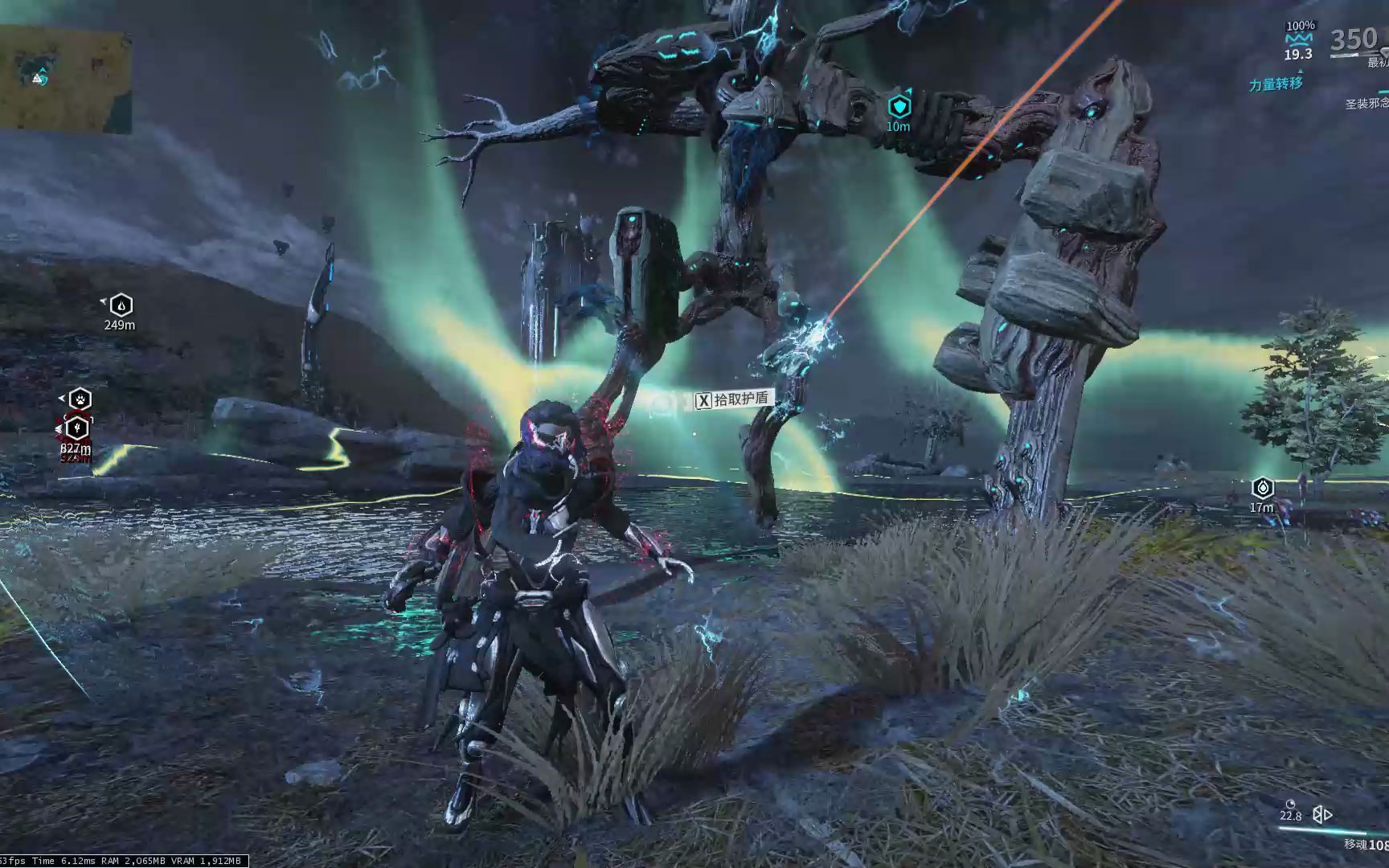Select the paw print waypoint marker
The image size is (1389, 868).
[x=79, y=399]
